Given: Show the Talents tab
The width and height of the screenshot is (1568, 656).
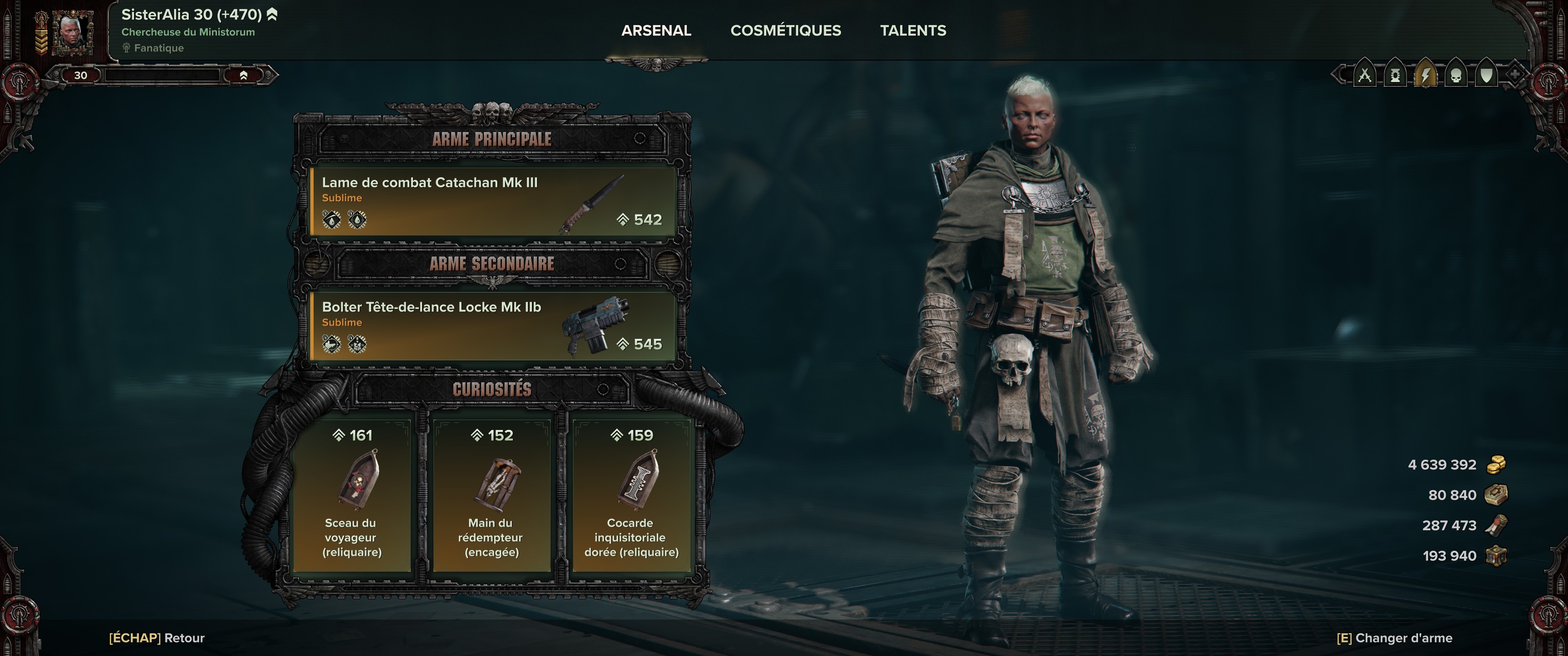Looking at the screenshot, I should click(913, 31).
